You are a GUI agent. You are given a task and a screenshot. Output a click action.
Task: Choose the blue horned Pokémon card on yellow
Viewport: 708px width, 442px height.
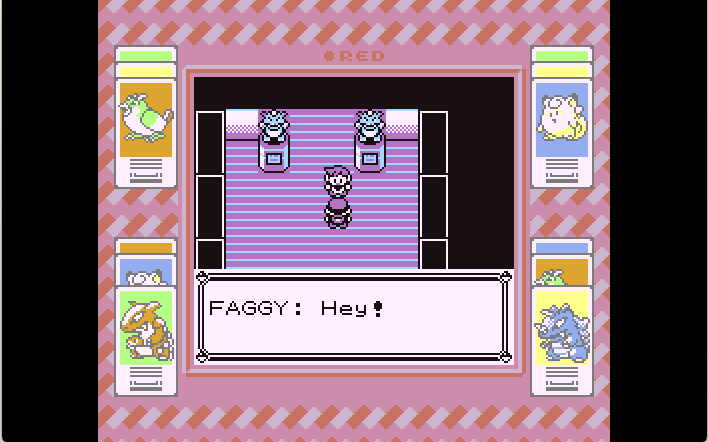pyautogui.click(x=561, y=327)
